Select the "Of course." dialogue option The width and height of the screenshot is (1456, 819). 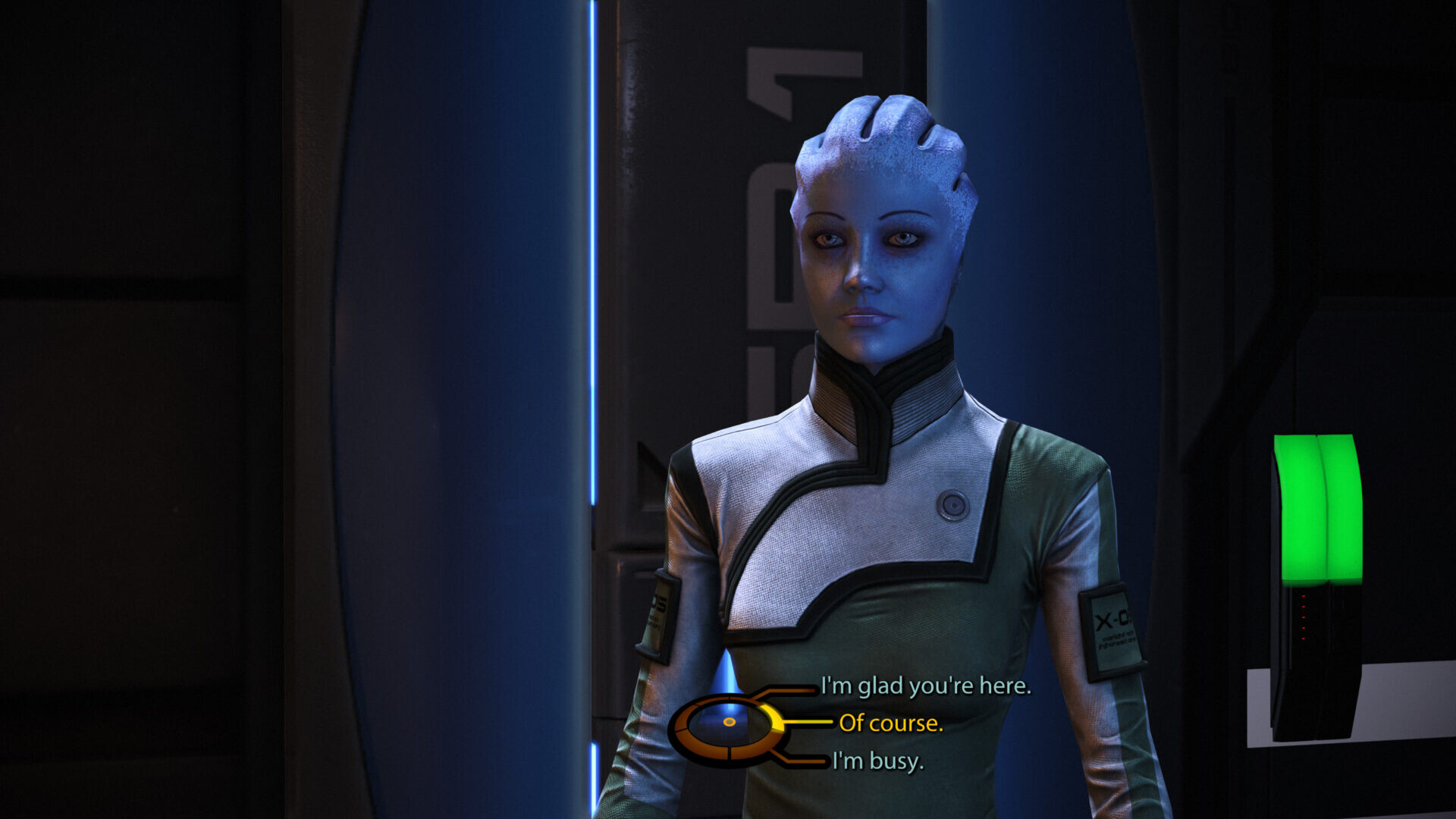coord(890,723)
